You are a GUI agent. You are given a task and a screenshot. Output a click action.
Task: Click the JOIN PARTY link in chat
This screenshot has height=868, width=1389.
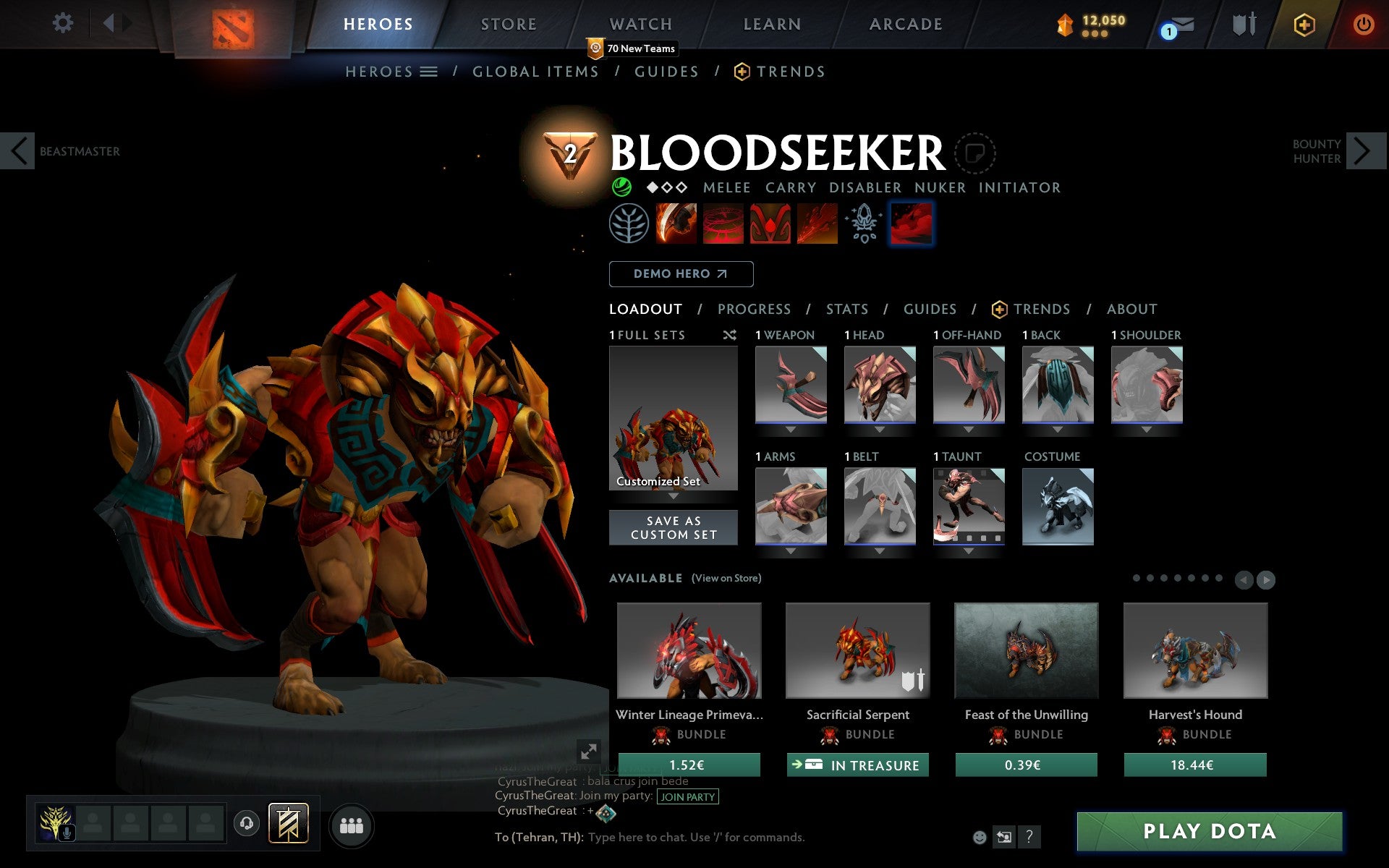pos(686,796)
